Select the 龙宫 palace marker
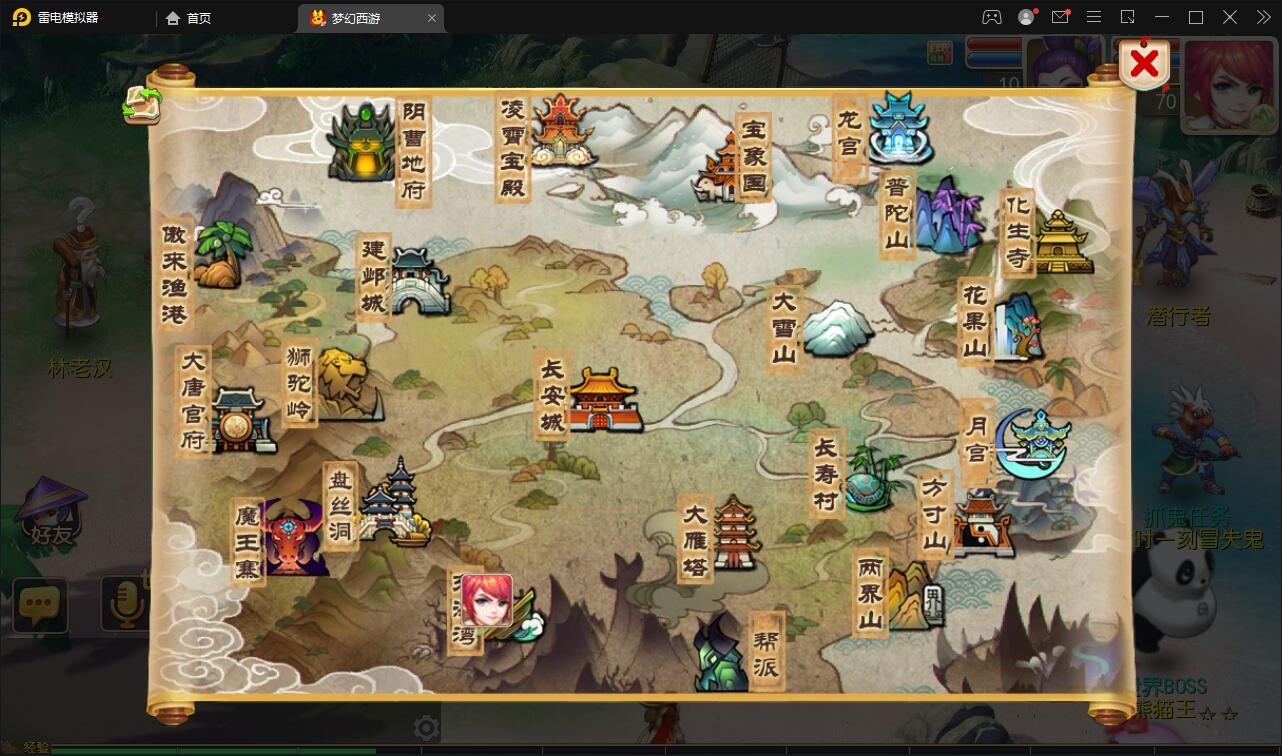 pos(899,129)
